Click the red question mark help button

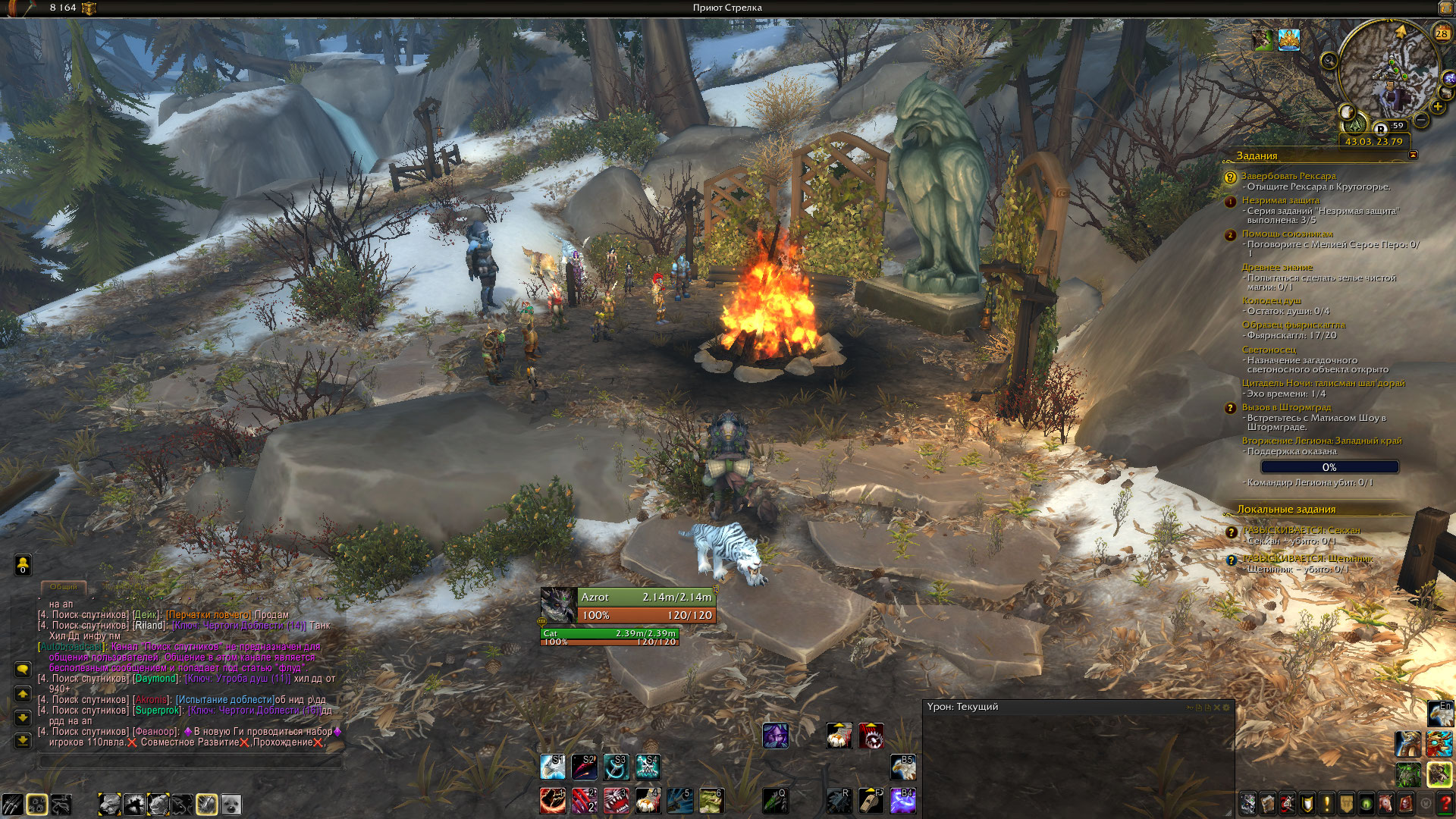(x=1445, y=803)
